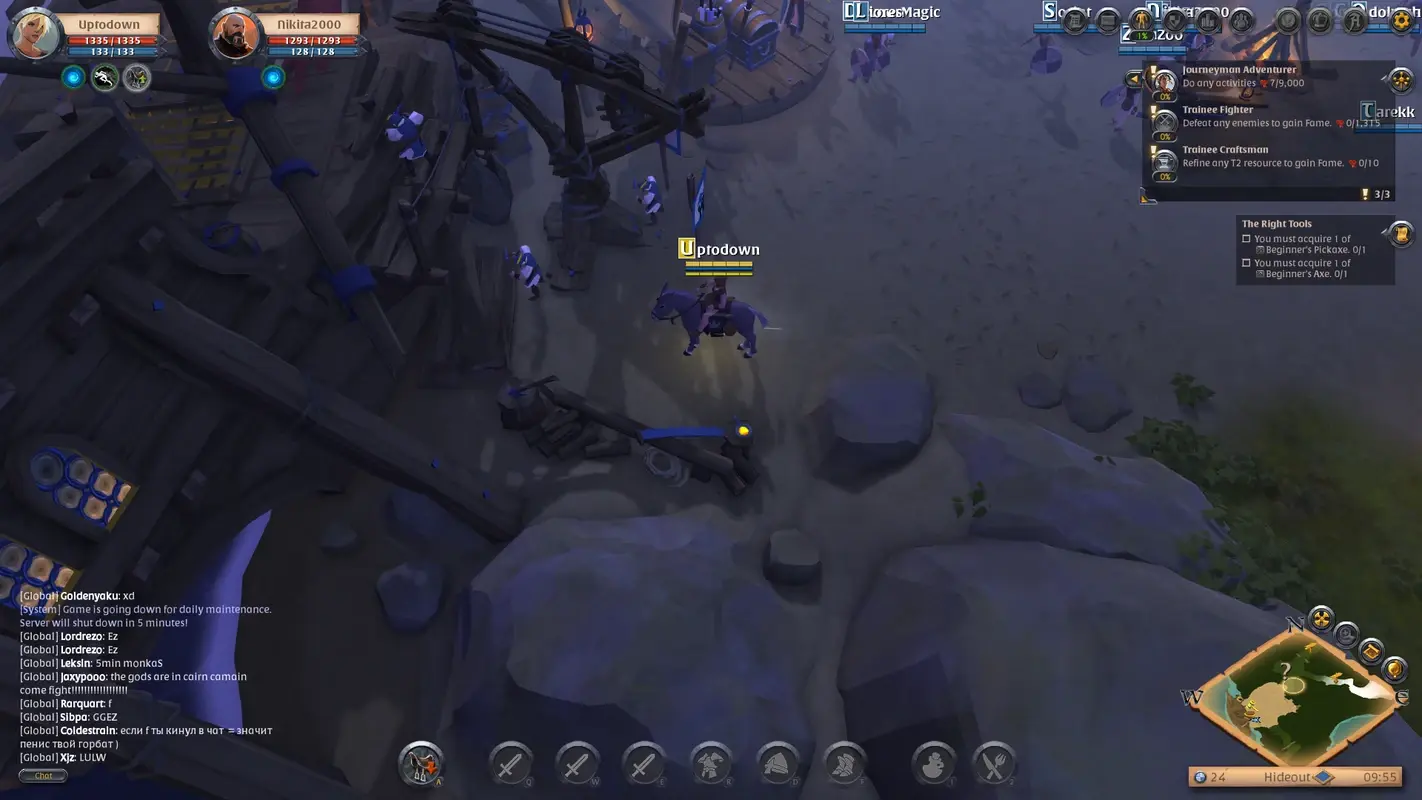This screenshot has height=800, width=1422.
Task: Open the settings gear menu in top bar
Action: [x=1402, y=21]
